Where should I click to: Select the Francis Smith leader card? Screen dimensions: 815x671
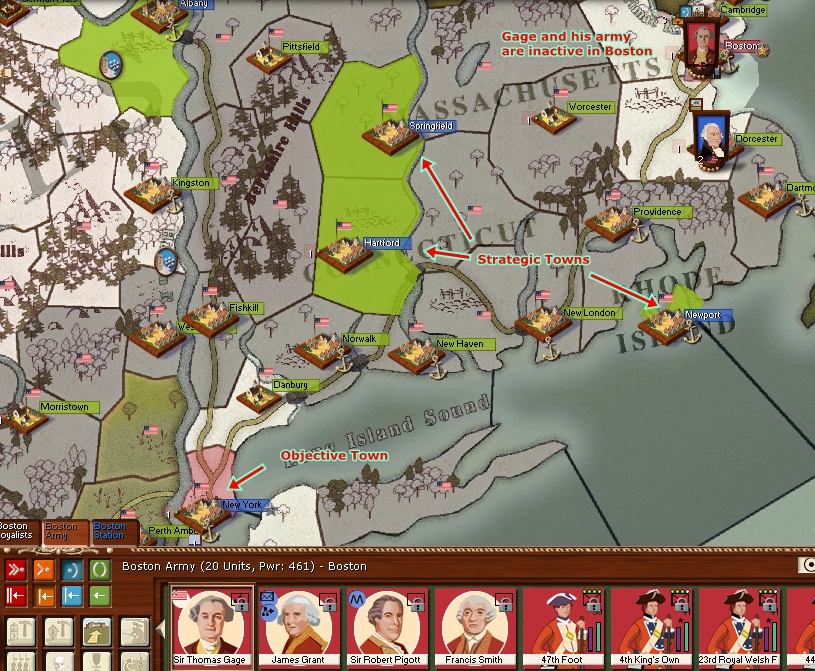(x=476, y=627)
